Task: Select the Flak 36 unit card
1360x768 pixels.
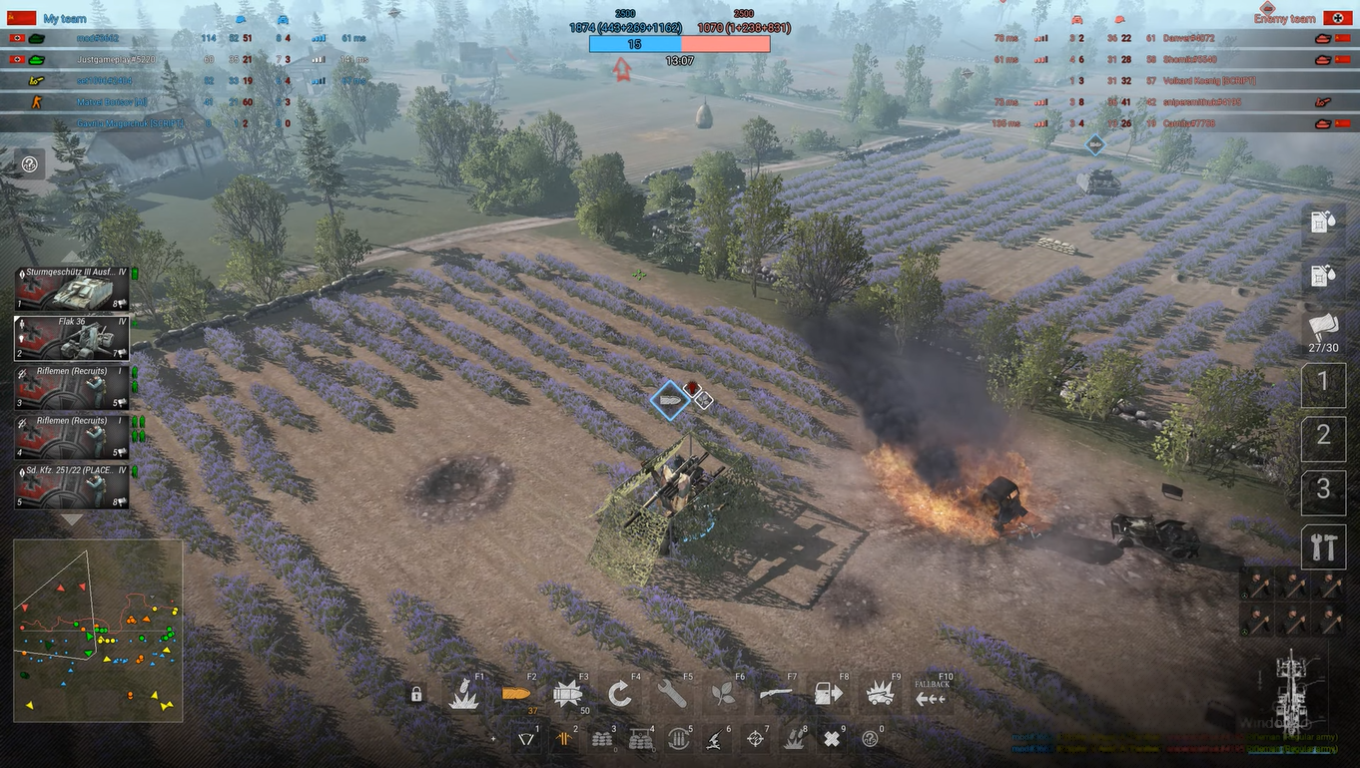Action: [70, 337]
